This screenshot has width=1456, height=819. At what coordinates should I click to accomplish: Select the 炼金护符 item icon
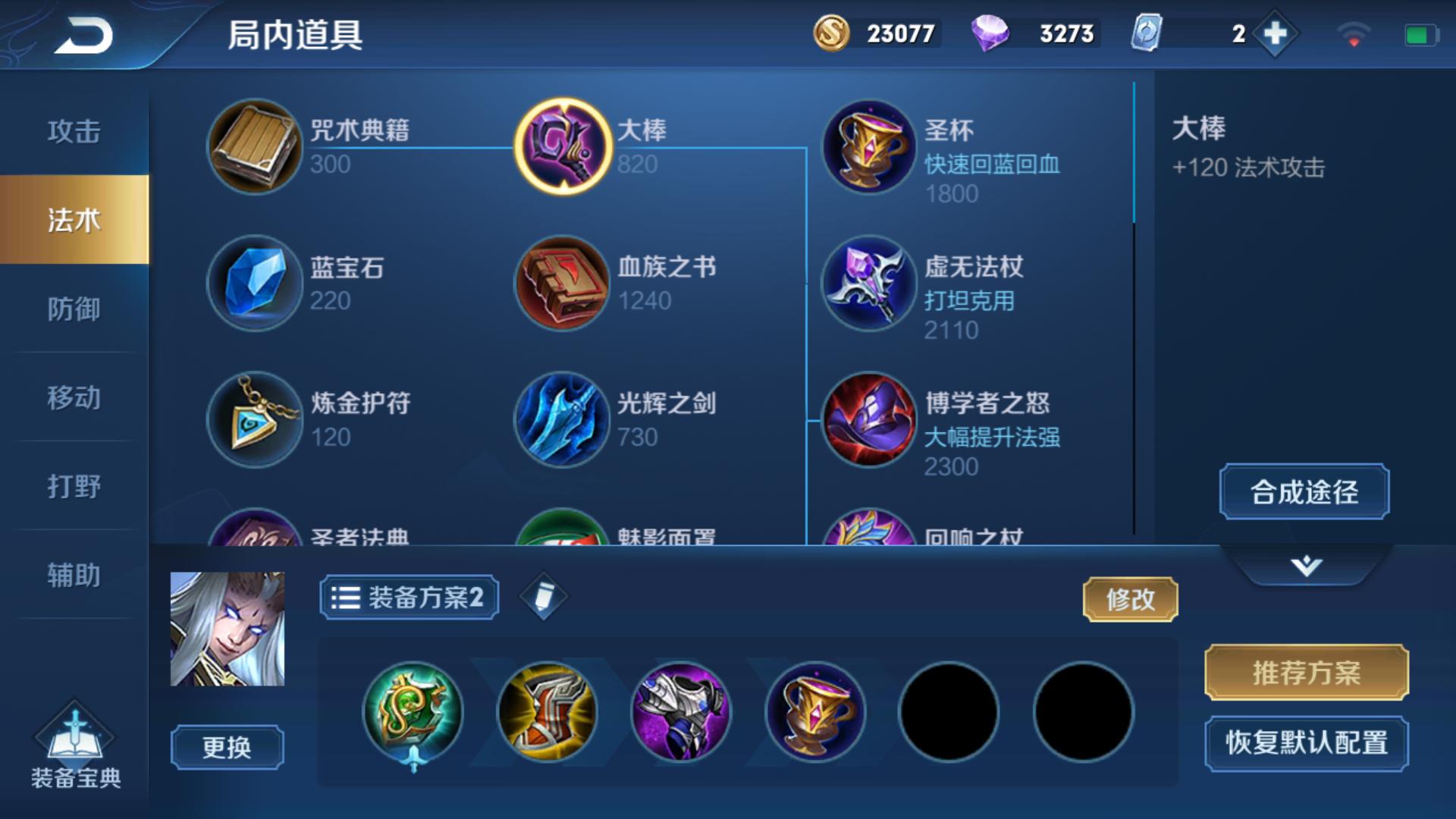(x=255, y=419)
